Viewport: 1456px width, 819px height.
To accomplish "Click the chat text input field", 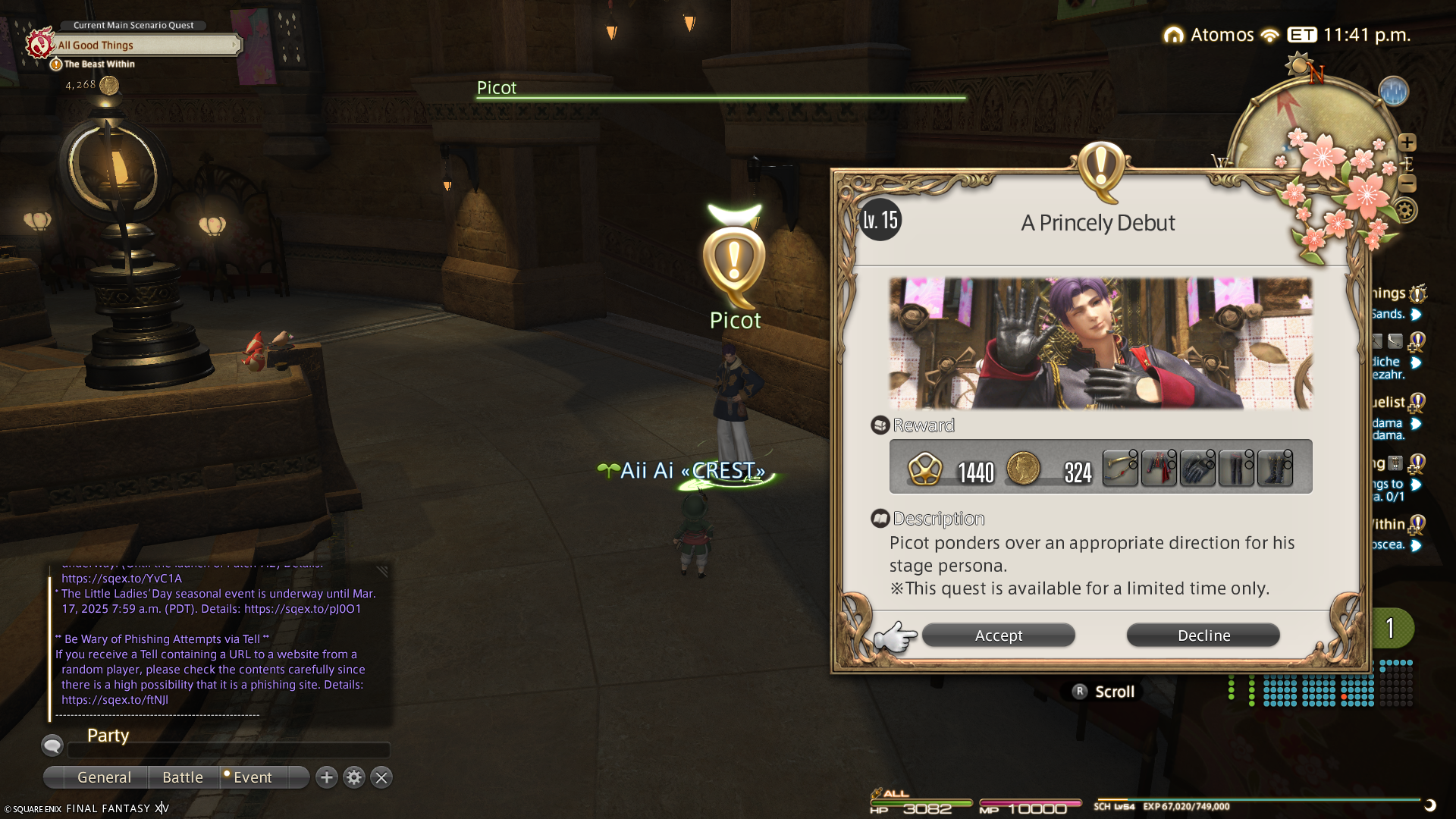I will click(x=229, y=750).
